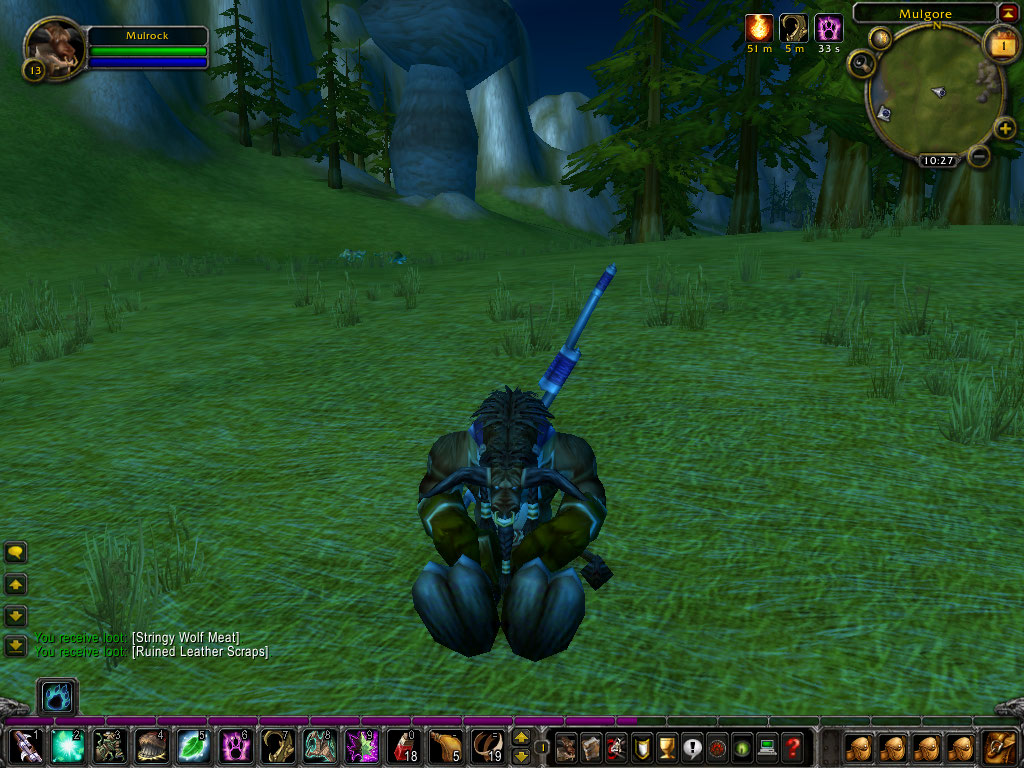Open the main menu computer icon

767,746
